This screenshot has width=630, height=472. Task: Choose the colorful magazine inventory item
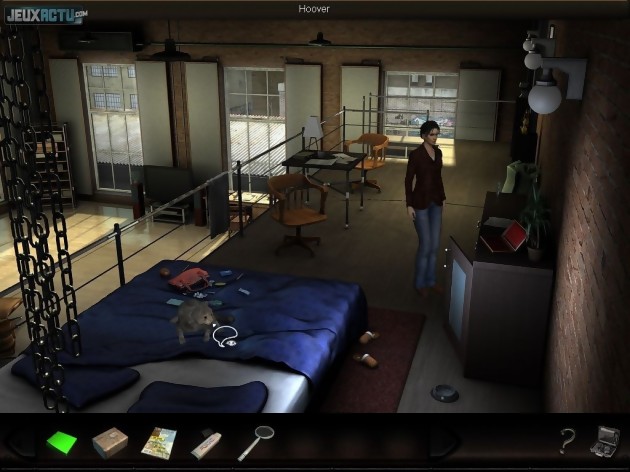tap(159, 441)
